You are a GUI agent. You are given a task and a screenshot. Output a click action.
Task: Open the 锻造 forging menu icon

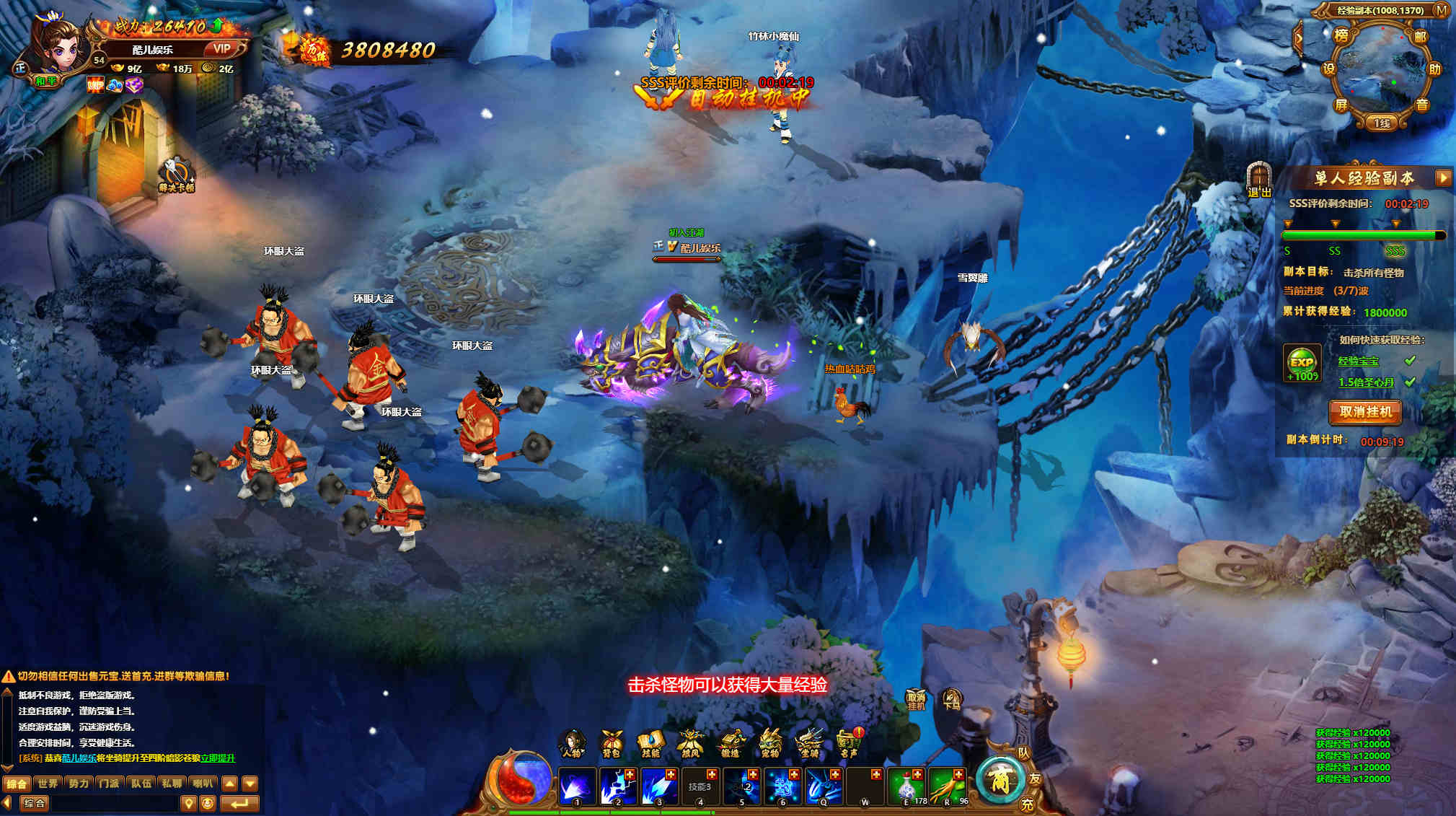click(x=731, y=743)
